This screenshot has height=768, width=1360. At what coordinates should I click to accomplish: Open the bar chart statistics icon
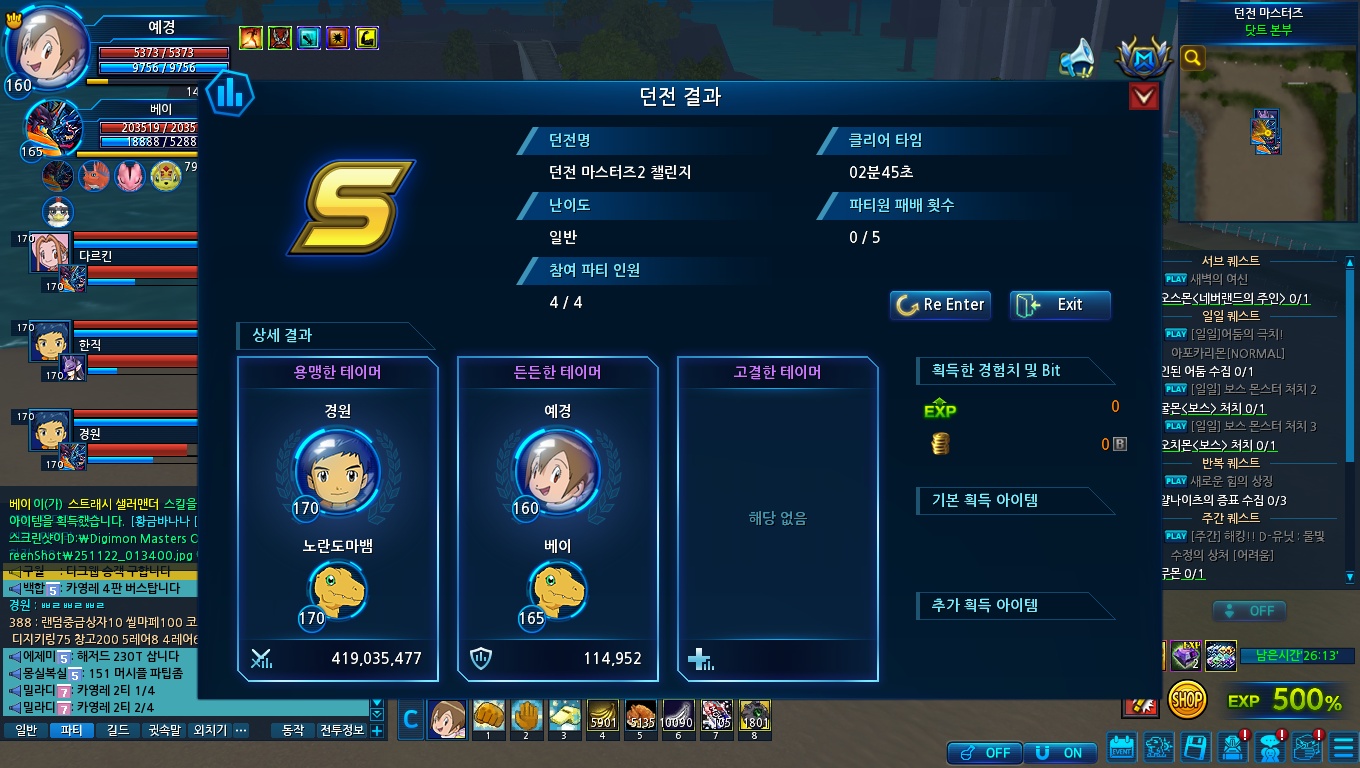pyautogui.click(x=230, y=95)
